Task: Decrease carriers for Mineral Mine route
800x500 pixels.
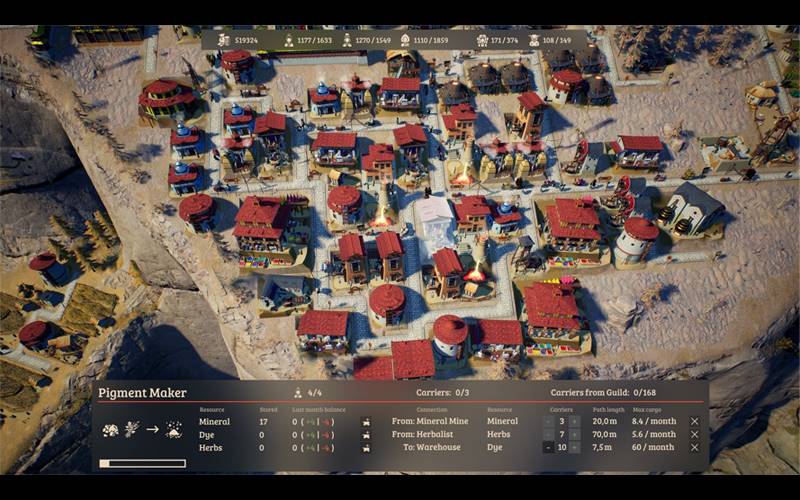Action: tap(547, 422)
